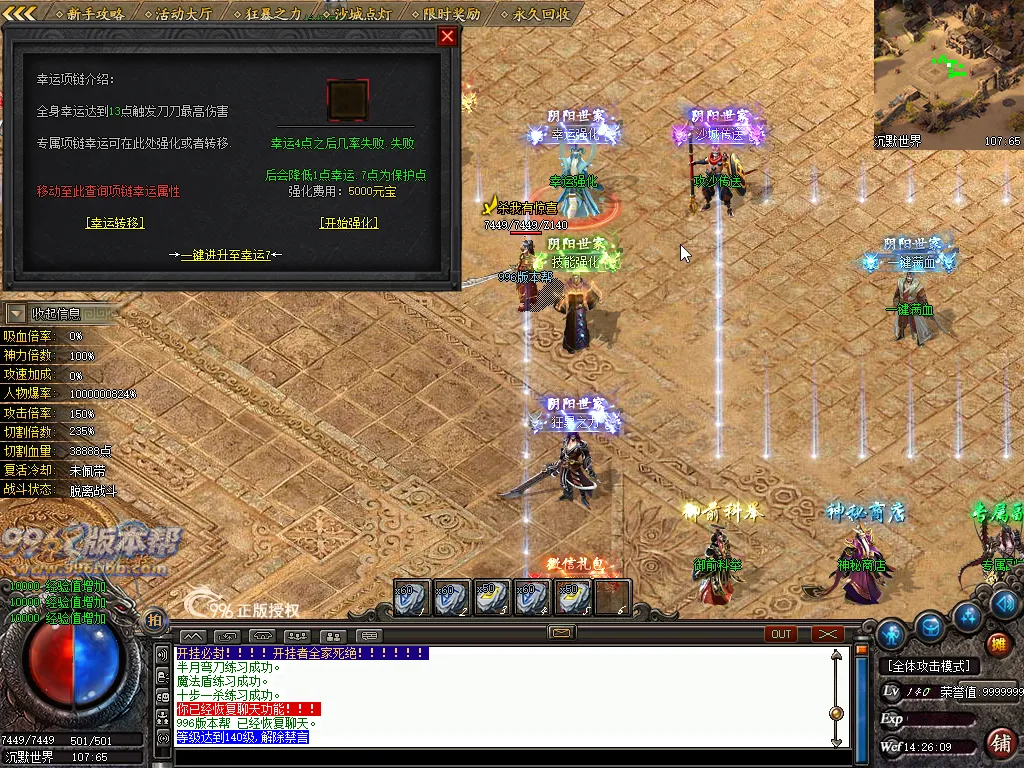
Task: Click the 幸运转移 luck transfer link
Action: (x=115, y=223)
